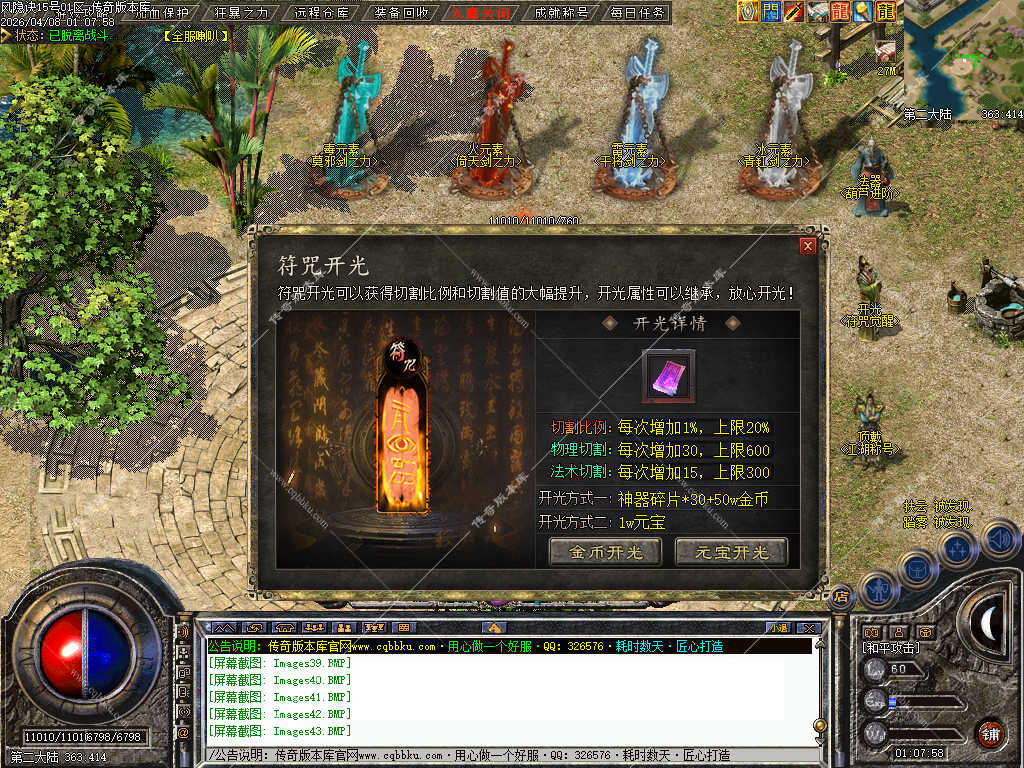
Task: Open the 血保护 menu entry
Action: point(160,13)
